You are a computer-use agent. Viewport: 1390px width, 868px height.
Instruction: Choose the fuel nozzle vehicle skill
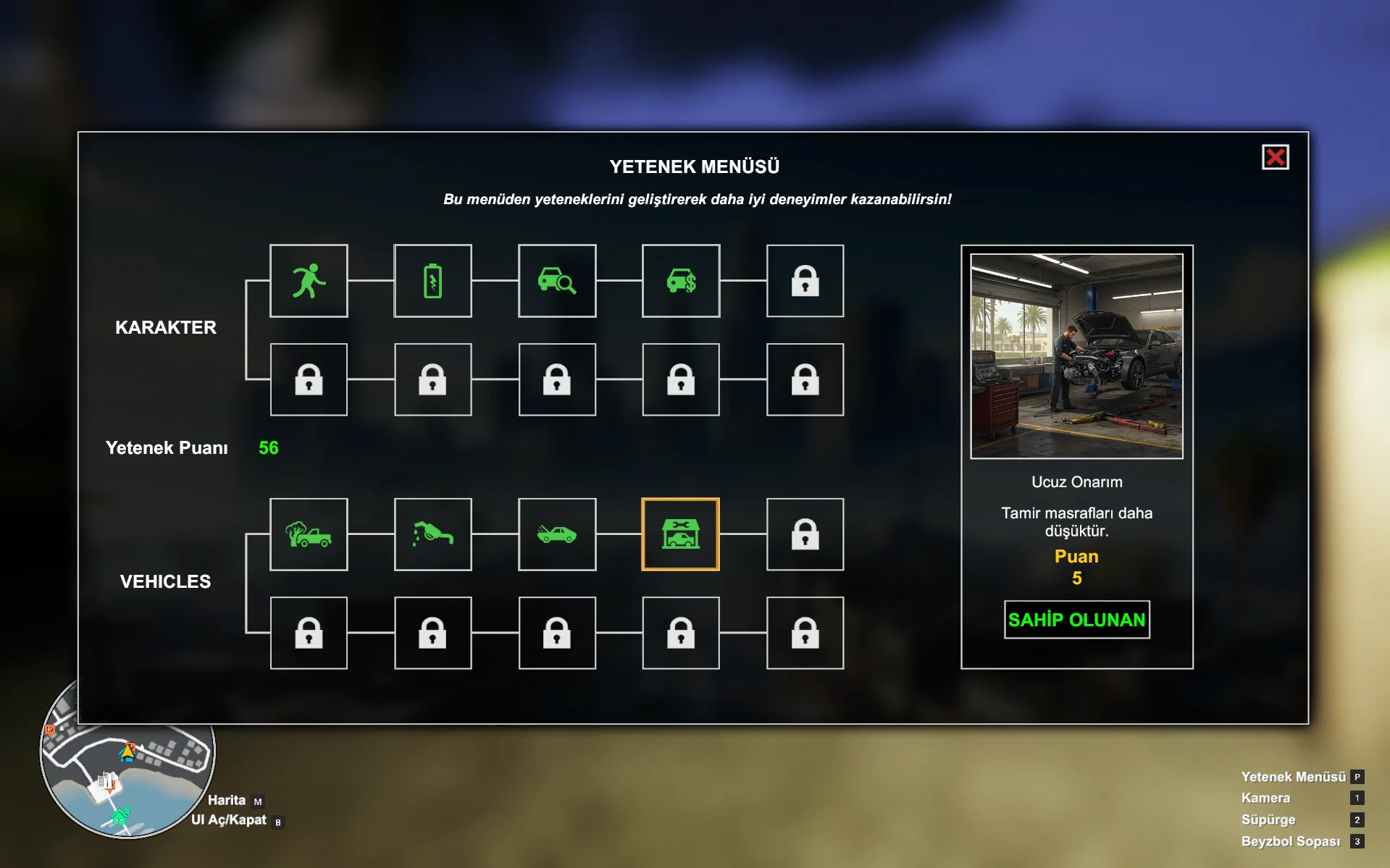432,534
